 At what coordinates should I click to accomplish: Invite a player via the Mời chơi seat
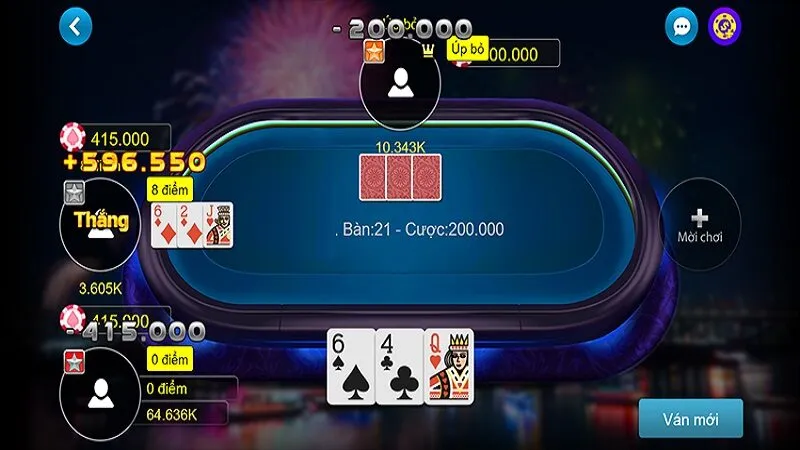click(x=700, y=224)
